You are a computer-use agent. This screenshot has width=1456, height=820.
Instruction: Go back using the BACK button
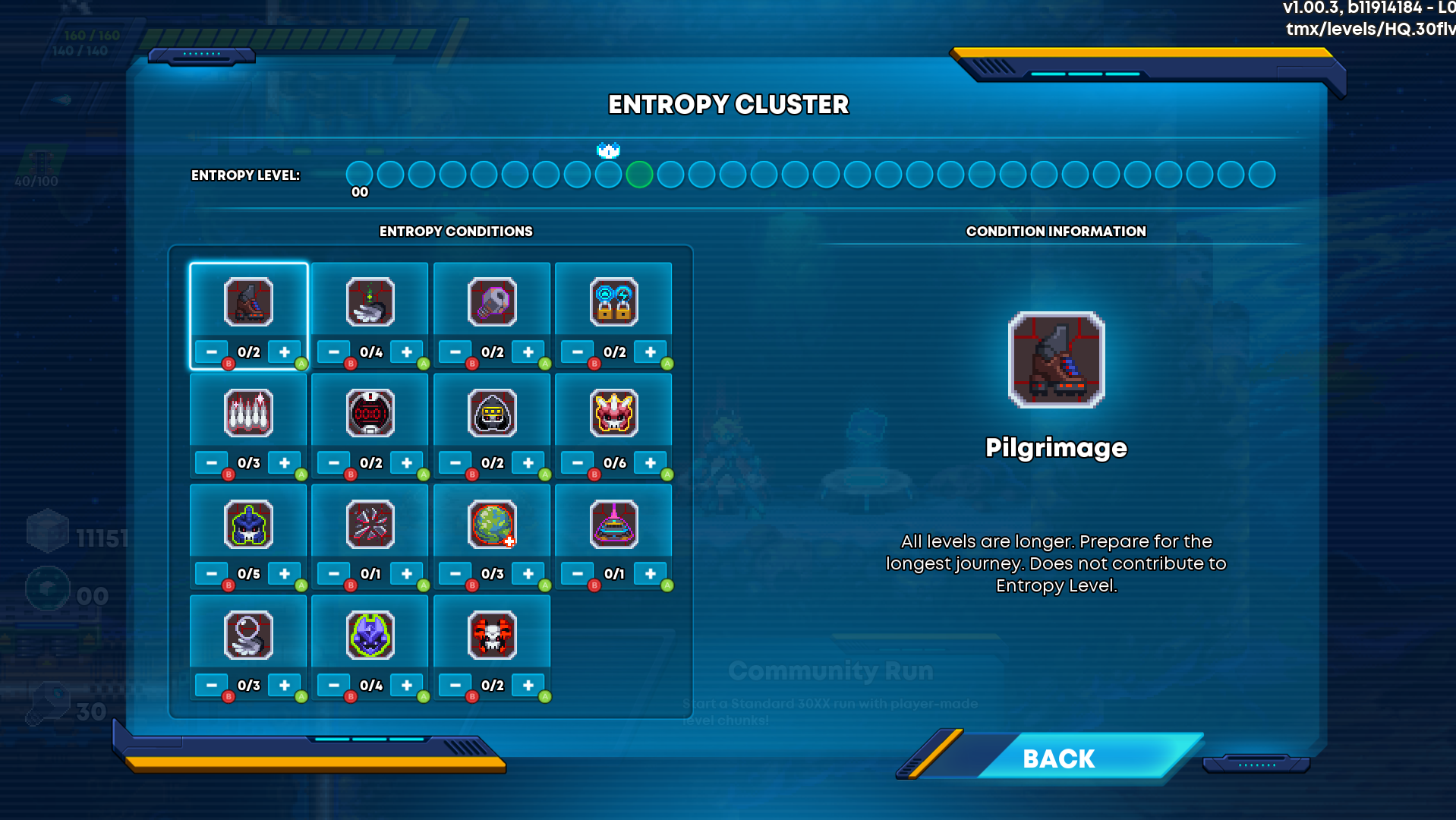[x=1058, y=758]
